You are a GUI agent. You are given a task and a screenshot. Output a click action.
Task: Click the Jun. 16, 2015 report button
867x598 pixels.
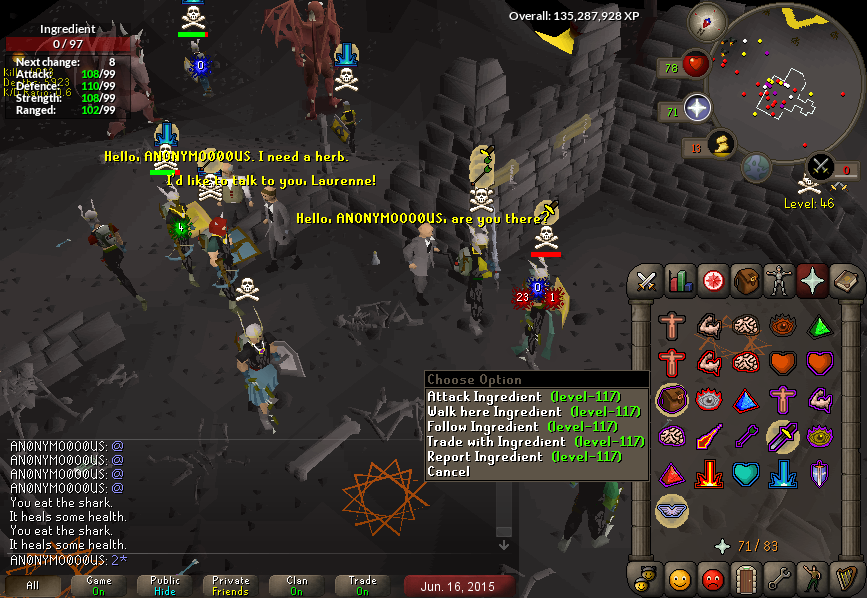[459, 585]
